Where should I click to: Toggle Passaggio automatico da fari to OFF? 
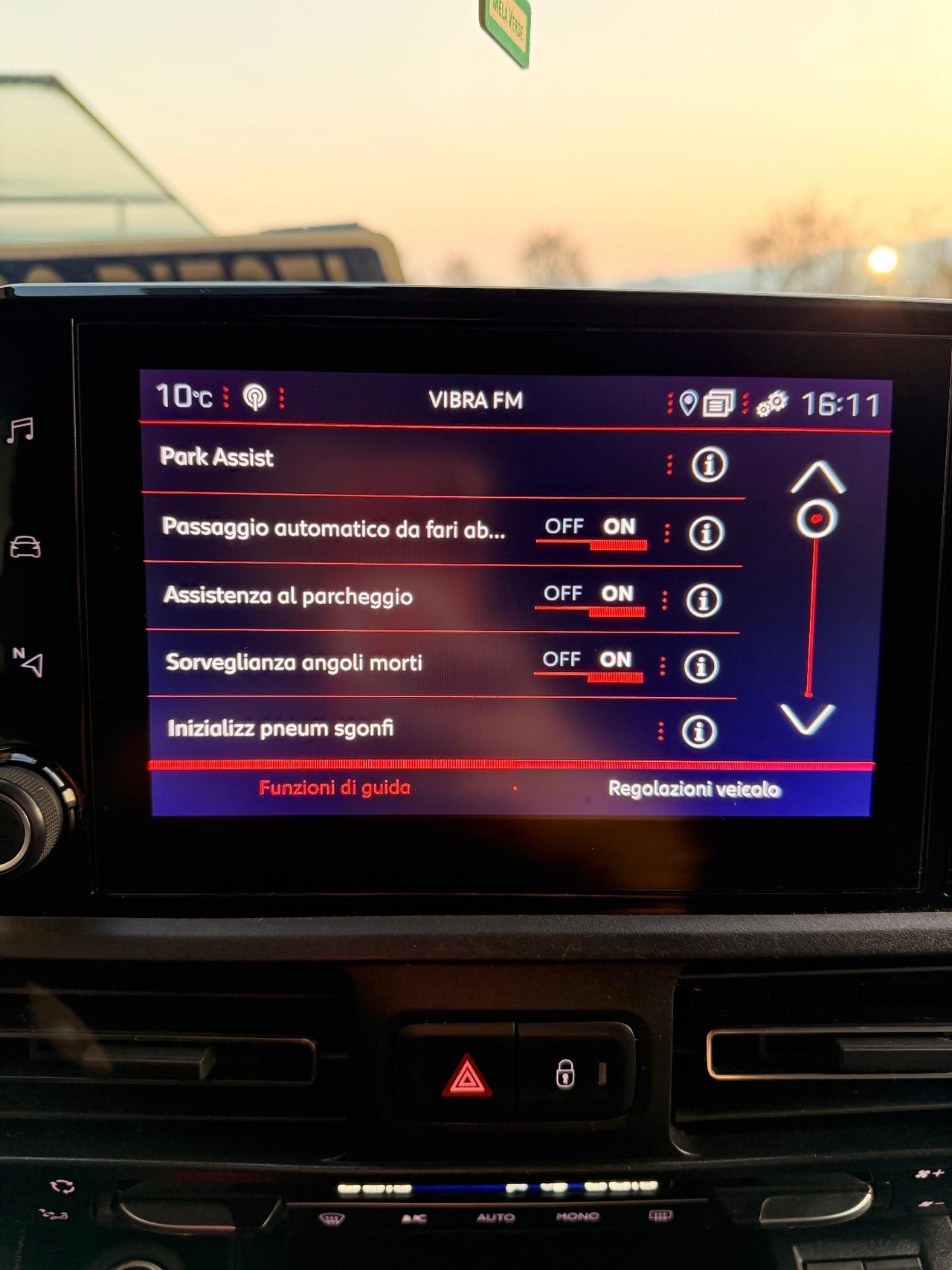pos(567,526)
